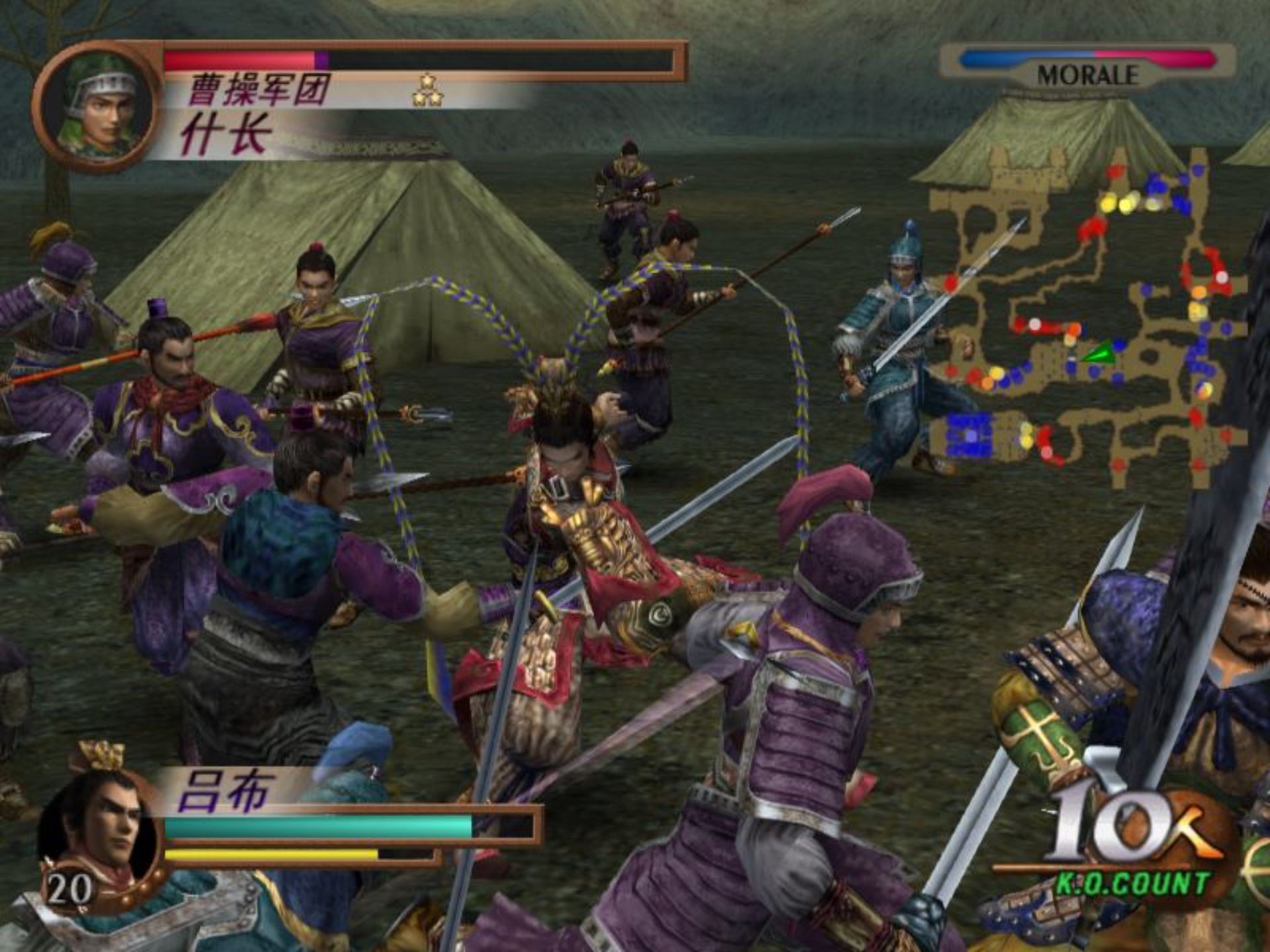Click the targeted enemy officer portrait

98,106
